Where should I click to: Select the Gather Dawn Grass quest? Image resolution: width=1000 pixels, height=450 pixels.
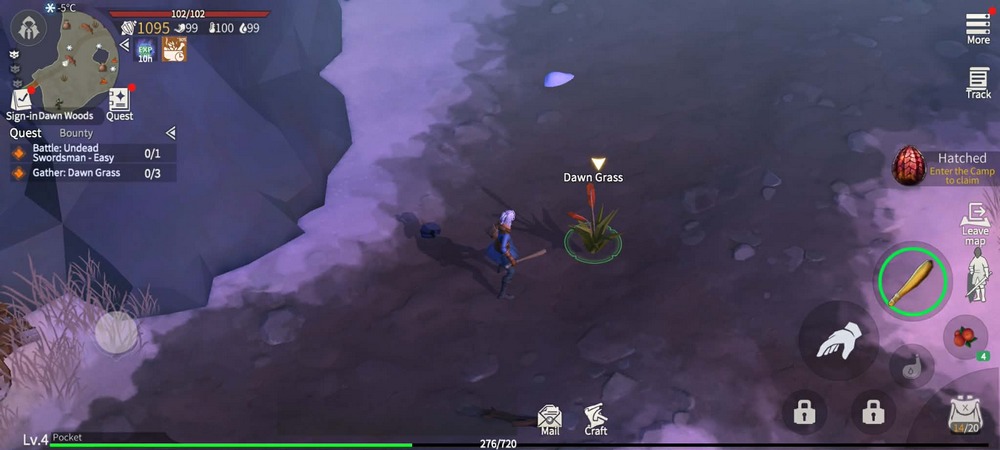point(92,173)
